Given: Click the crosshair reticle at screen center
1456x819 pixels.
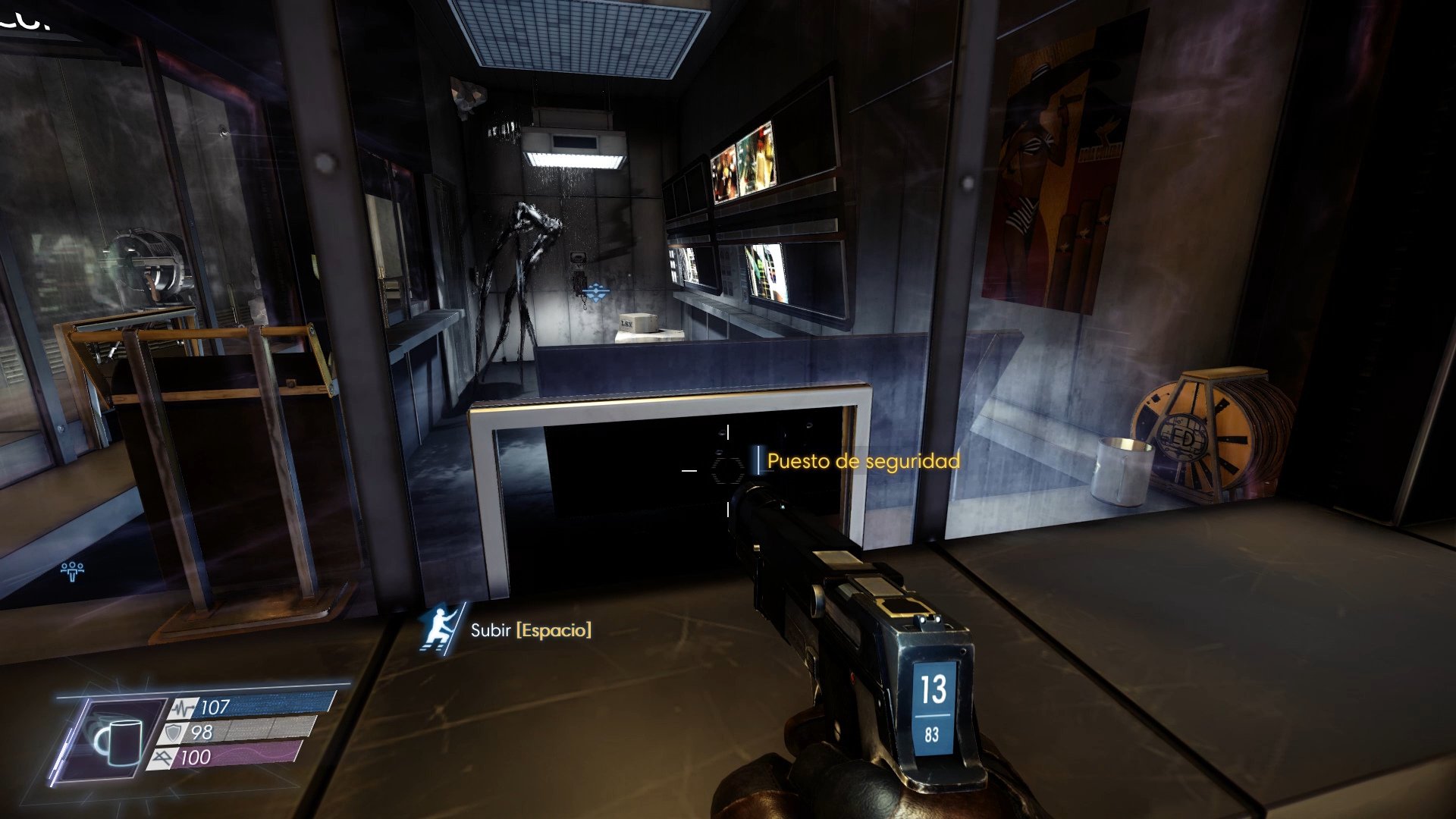Looking at the screenshot, I should pyautogui.click(x=728, y=470).
